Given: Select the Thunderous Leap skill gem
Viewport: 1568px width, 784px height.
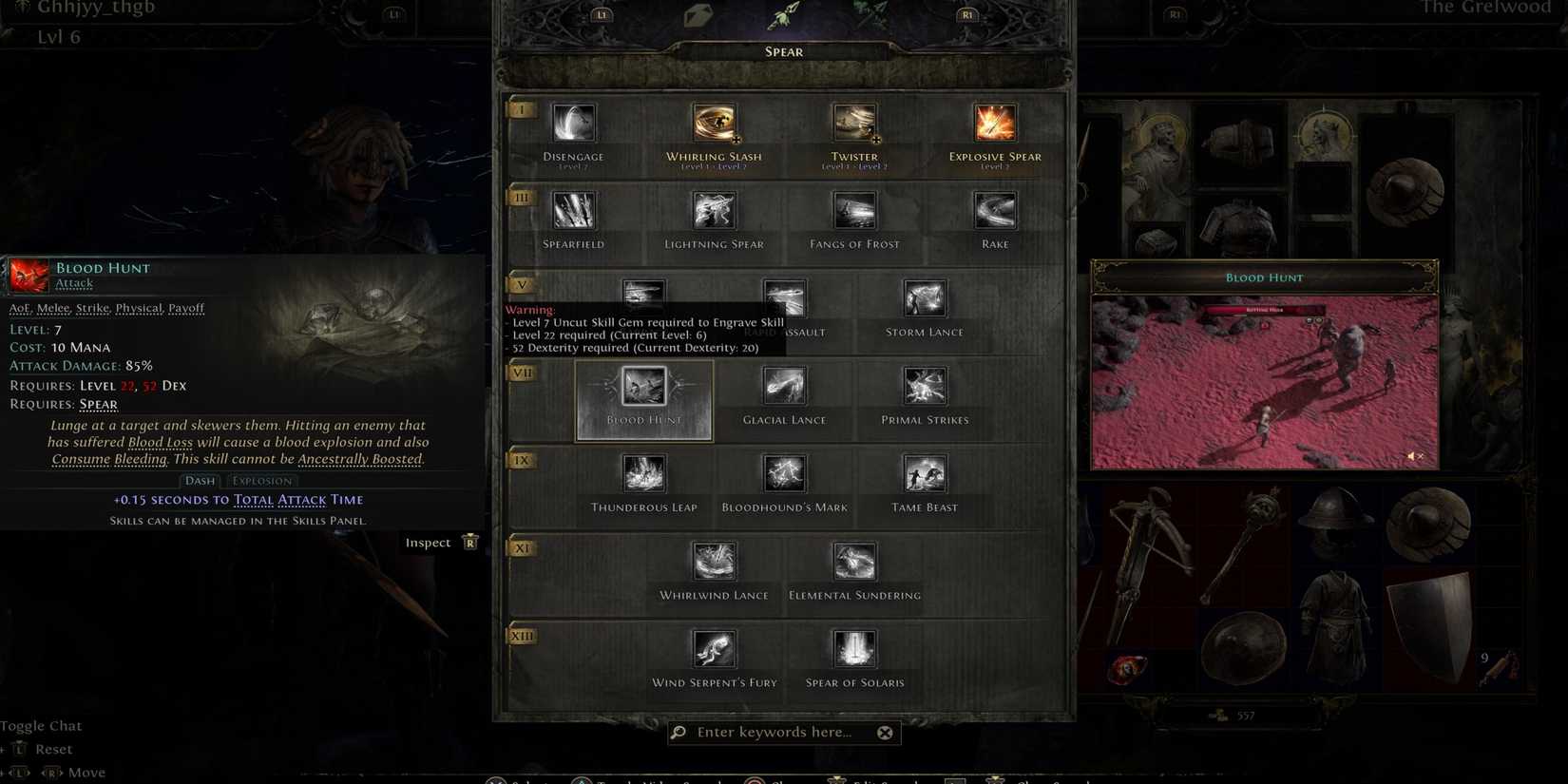Looking at the screenshot, I should click(644, 473).
